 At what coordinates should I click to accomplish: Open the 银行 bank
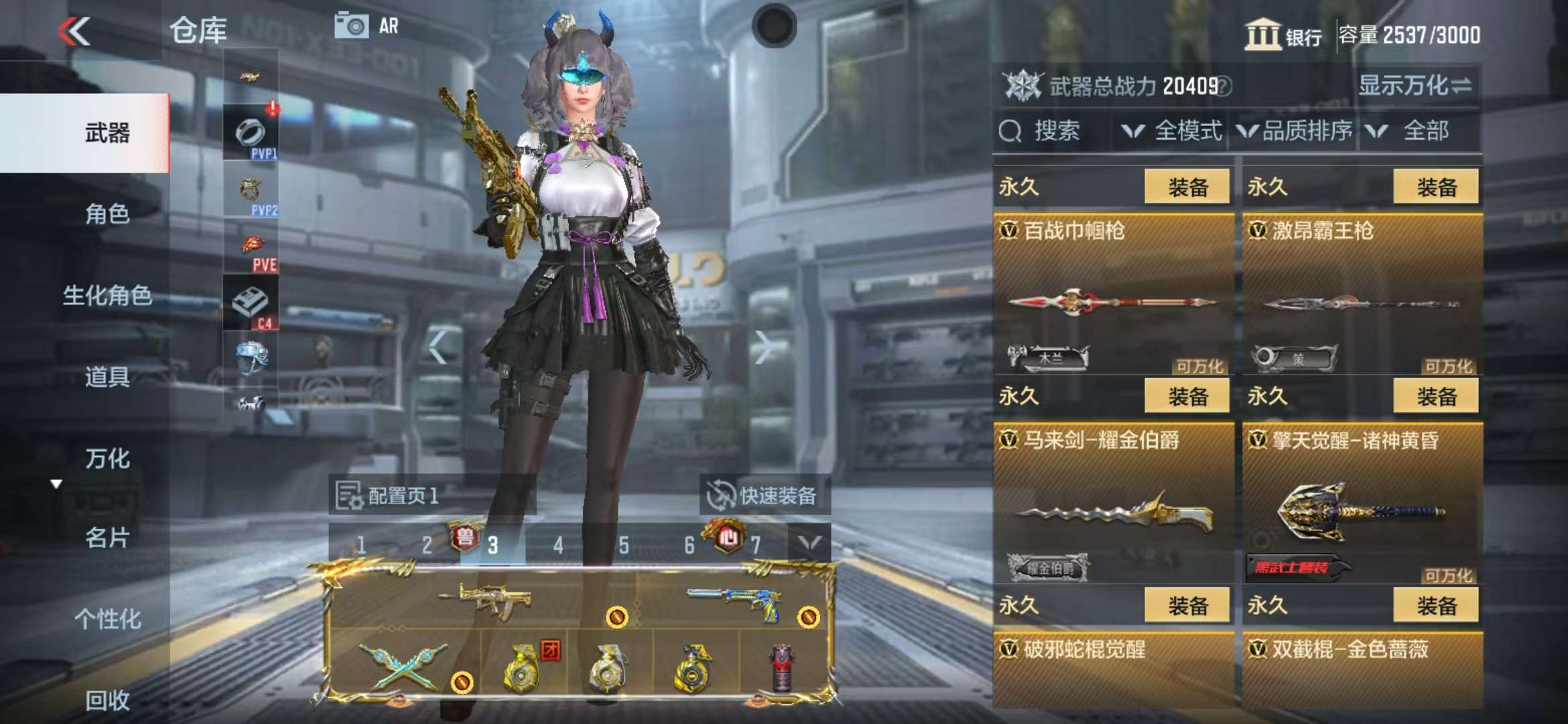pyautogui.click(x=1283, y=35)
